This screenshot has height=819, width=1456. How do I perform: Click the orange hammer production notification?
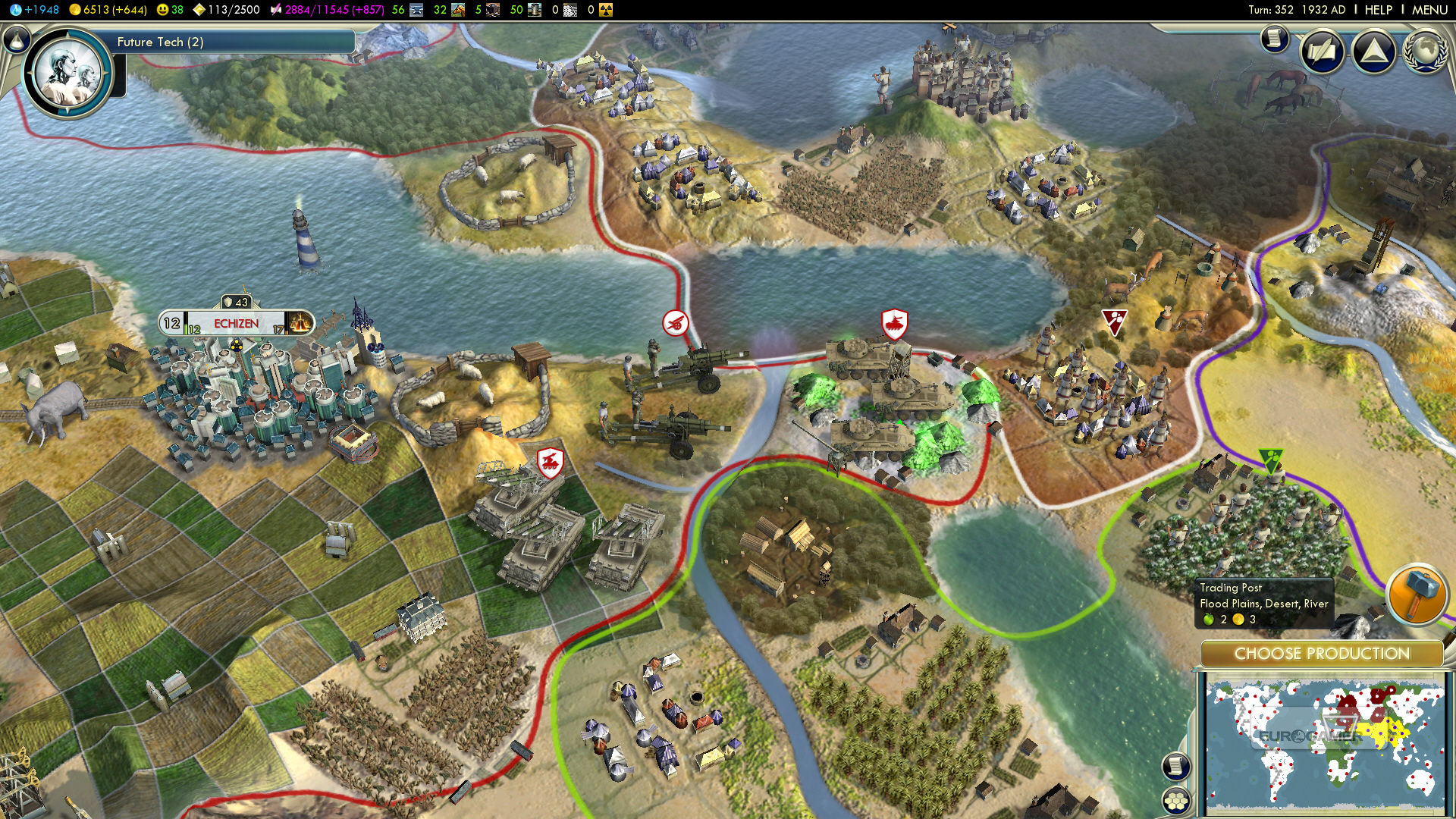tap(1417, 594)
